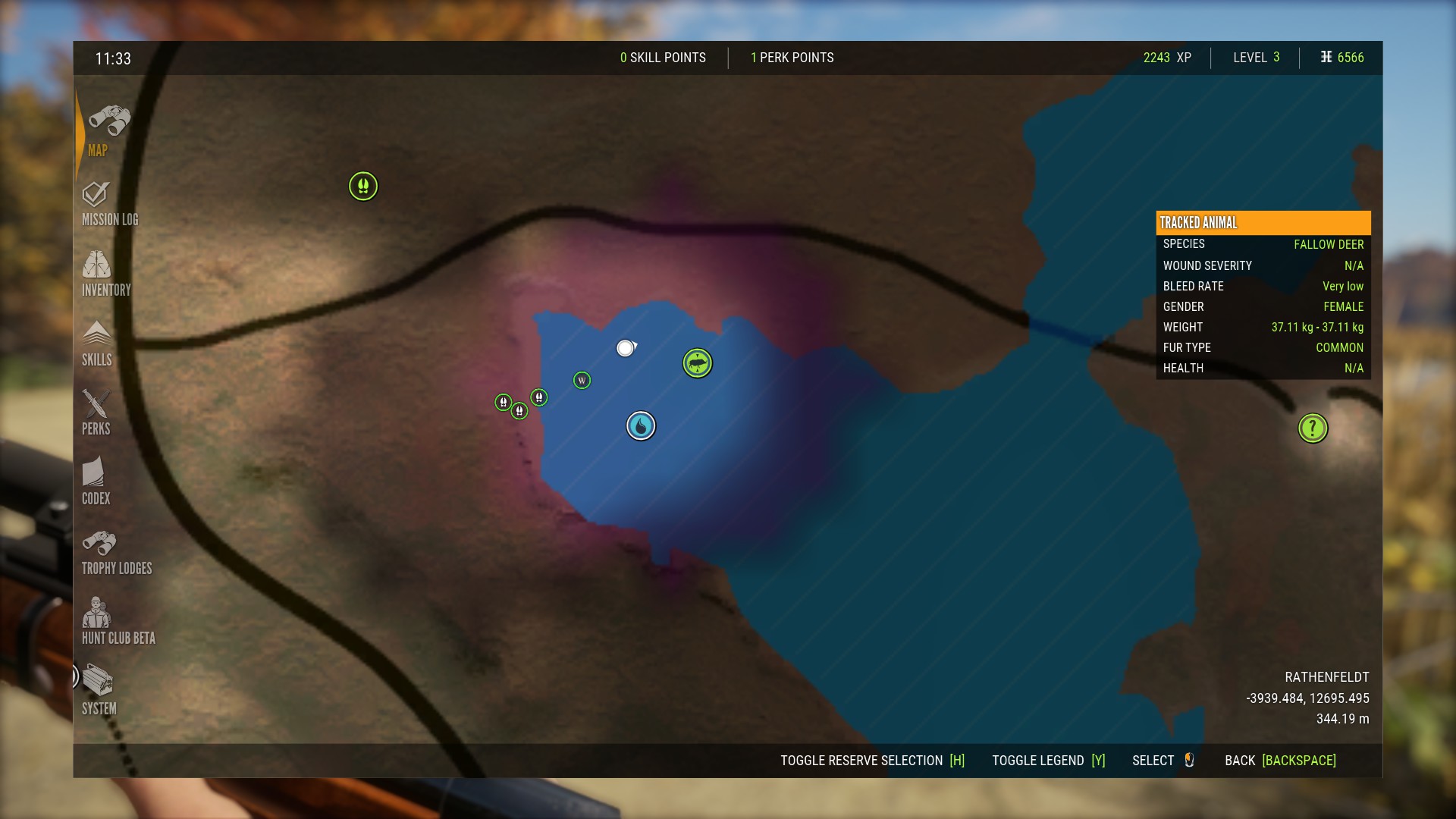Click the blue water drop marker
The height and width of the screenshot is (819, 1456).
coord(641,425)
